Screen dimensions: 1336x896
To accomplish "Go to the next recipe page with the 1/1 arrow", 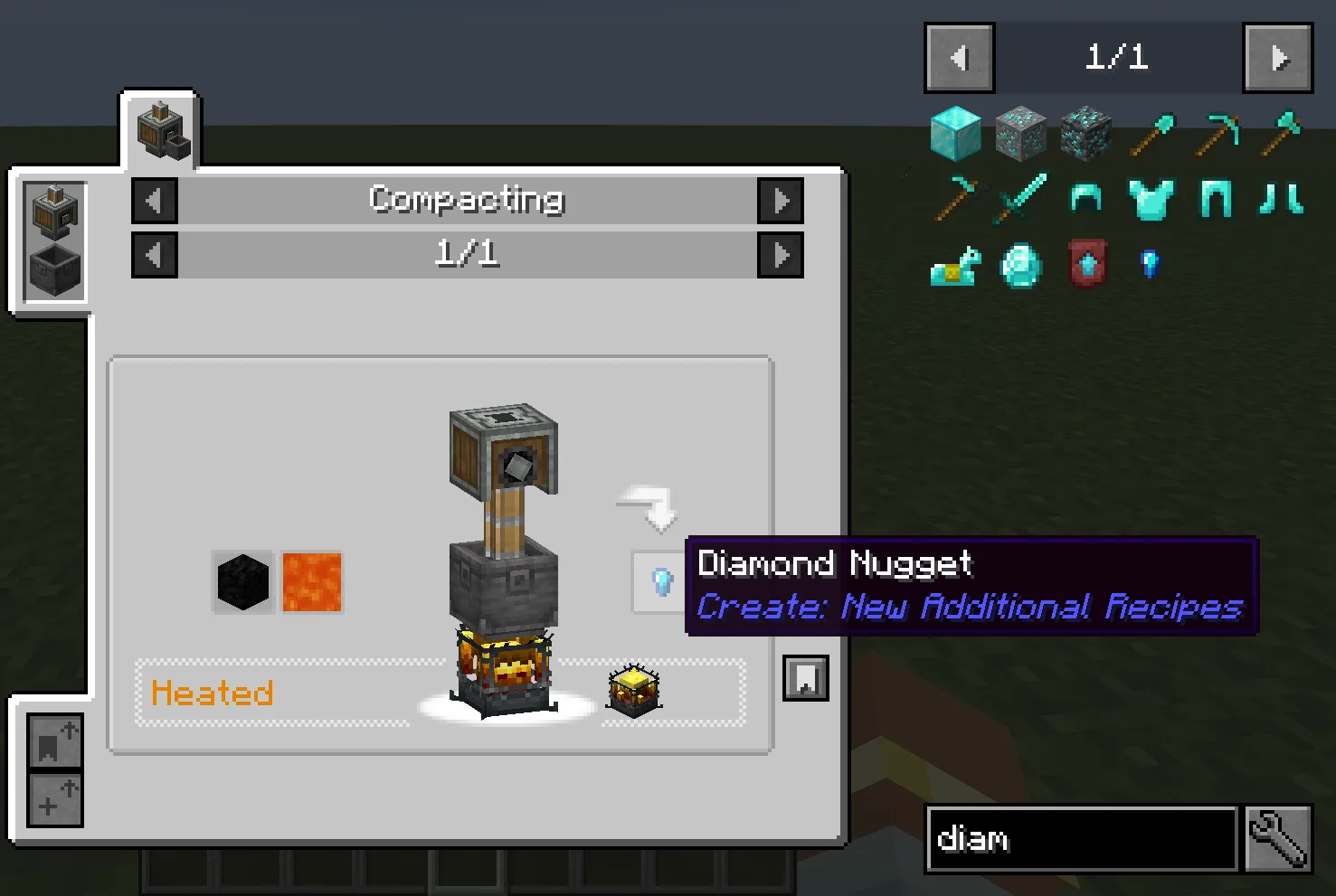I will click(781, 254).
